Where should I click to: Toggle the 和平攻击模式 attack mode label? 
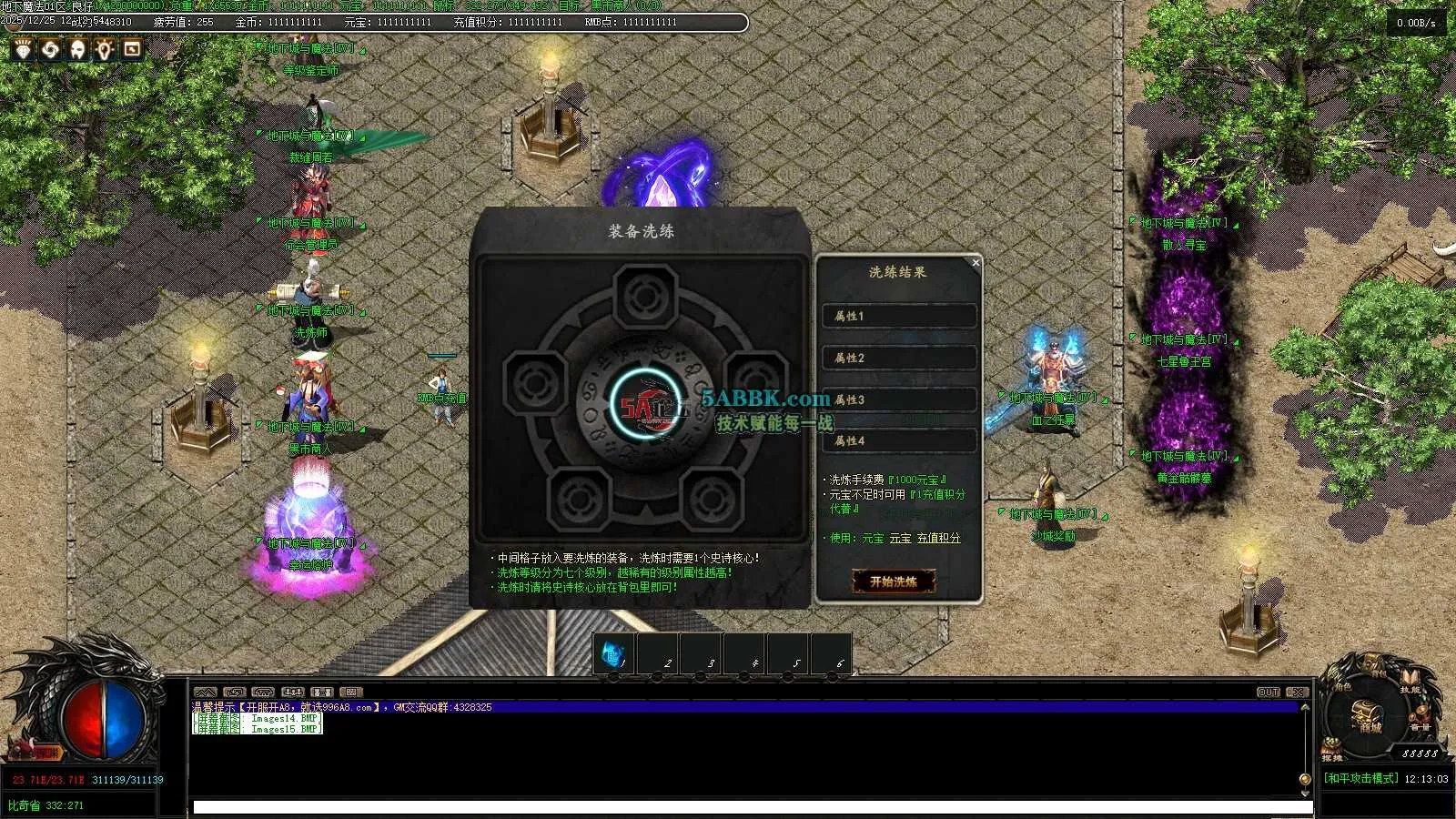coord(1361,779)
